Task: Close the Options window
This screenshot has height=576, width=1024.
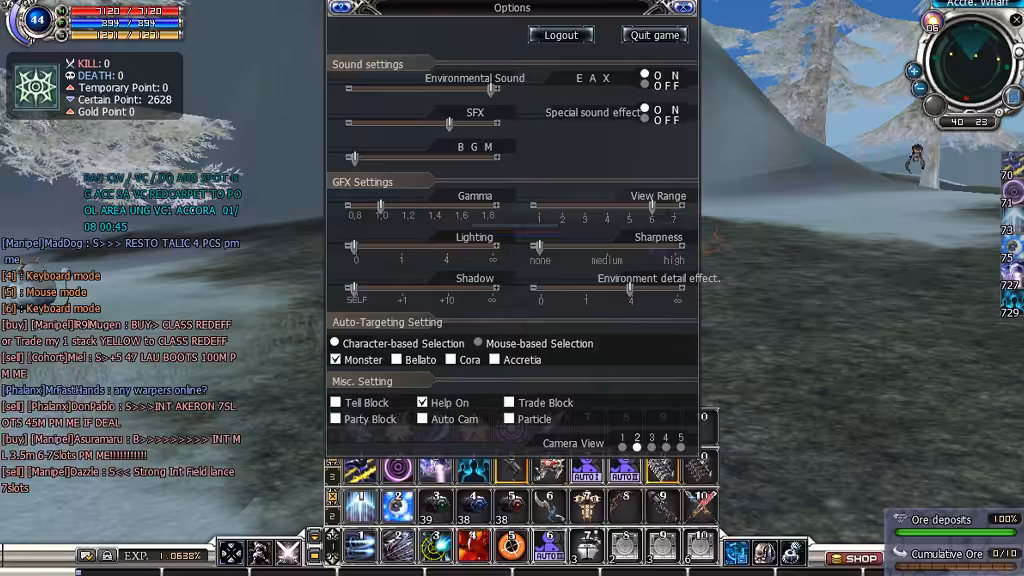Action: click(x=684, y=7)
